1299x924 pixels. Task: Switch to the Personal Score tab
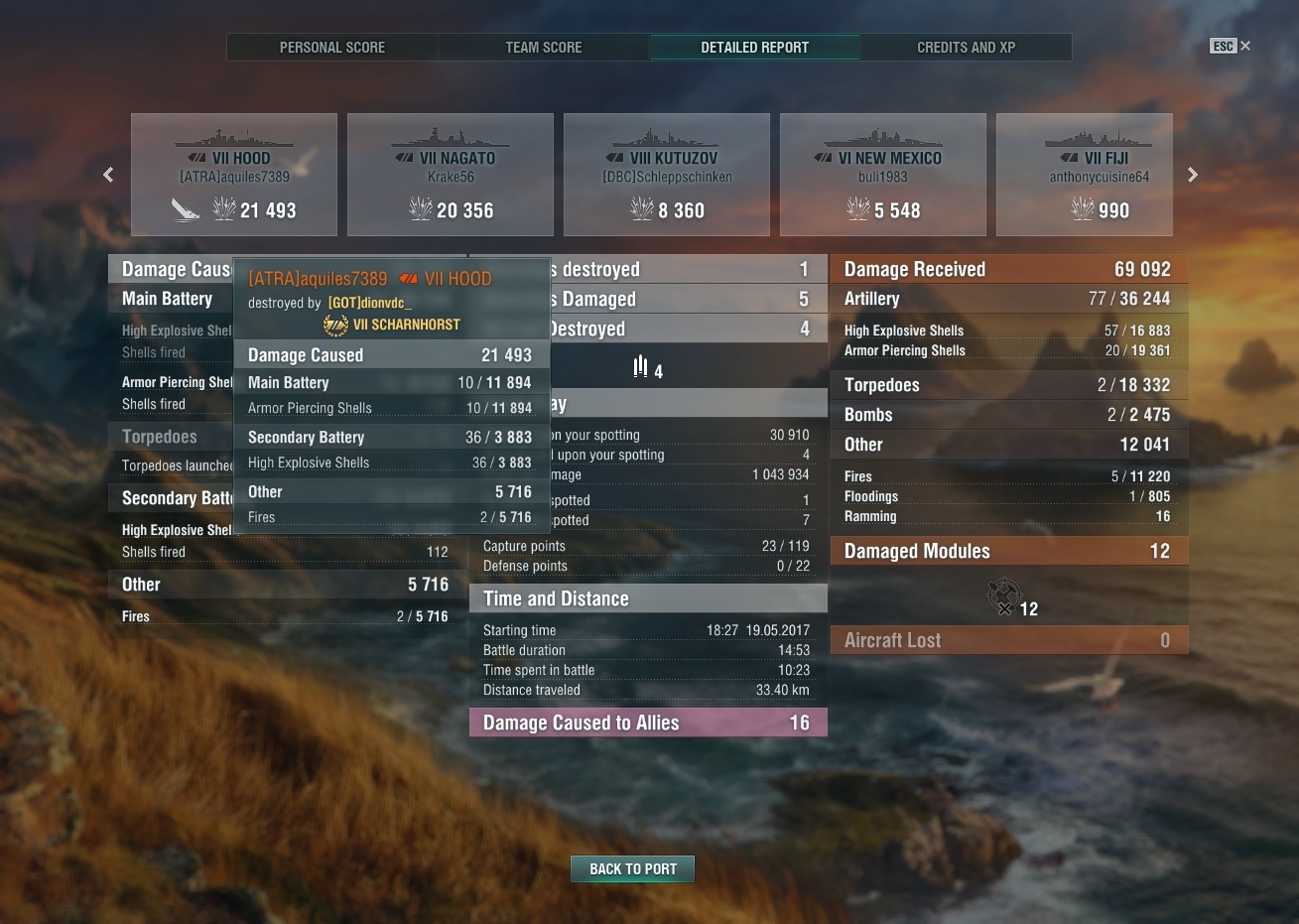tap(331, 48)
